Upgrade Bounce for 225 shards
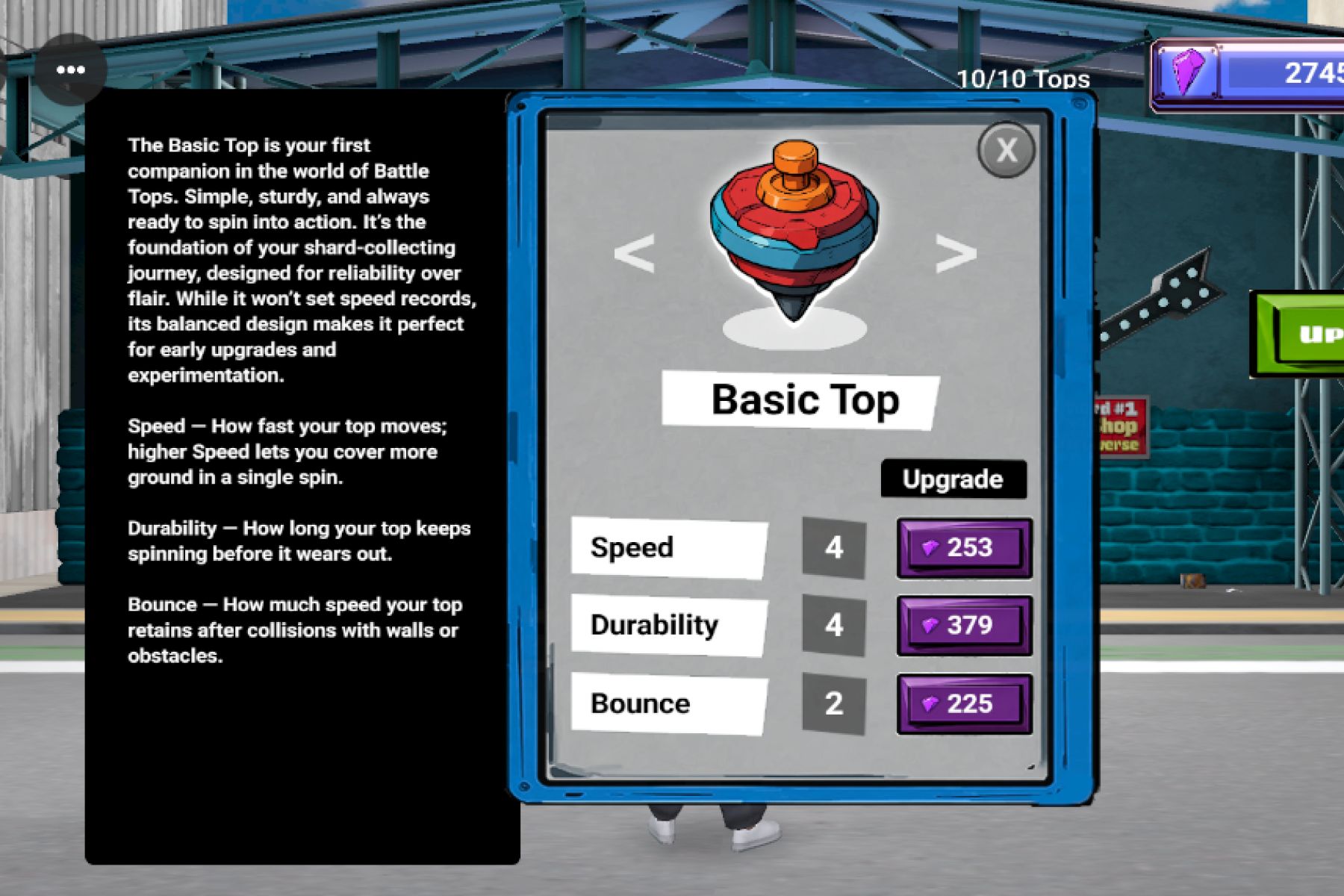 [x=964, y=704]
